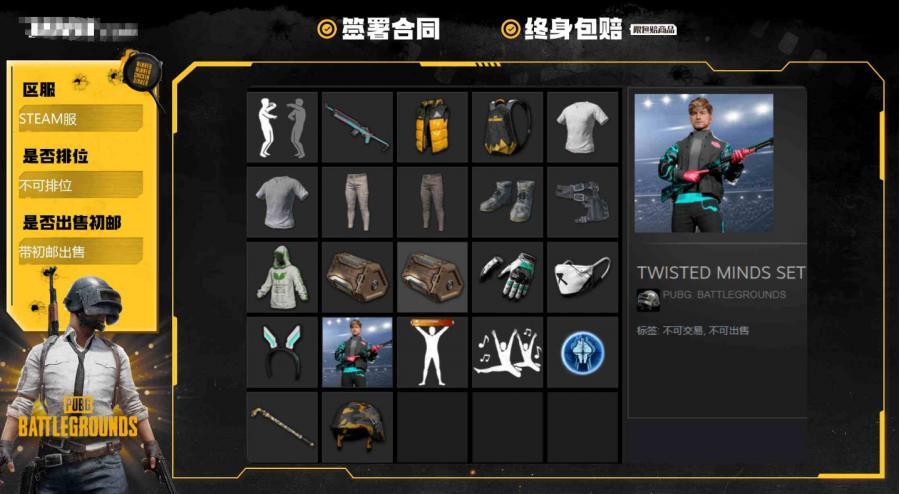Select the camo helmet item
The width and height of the screenshot is (900, 494).
click(357, 427)
